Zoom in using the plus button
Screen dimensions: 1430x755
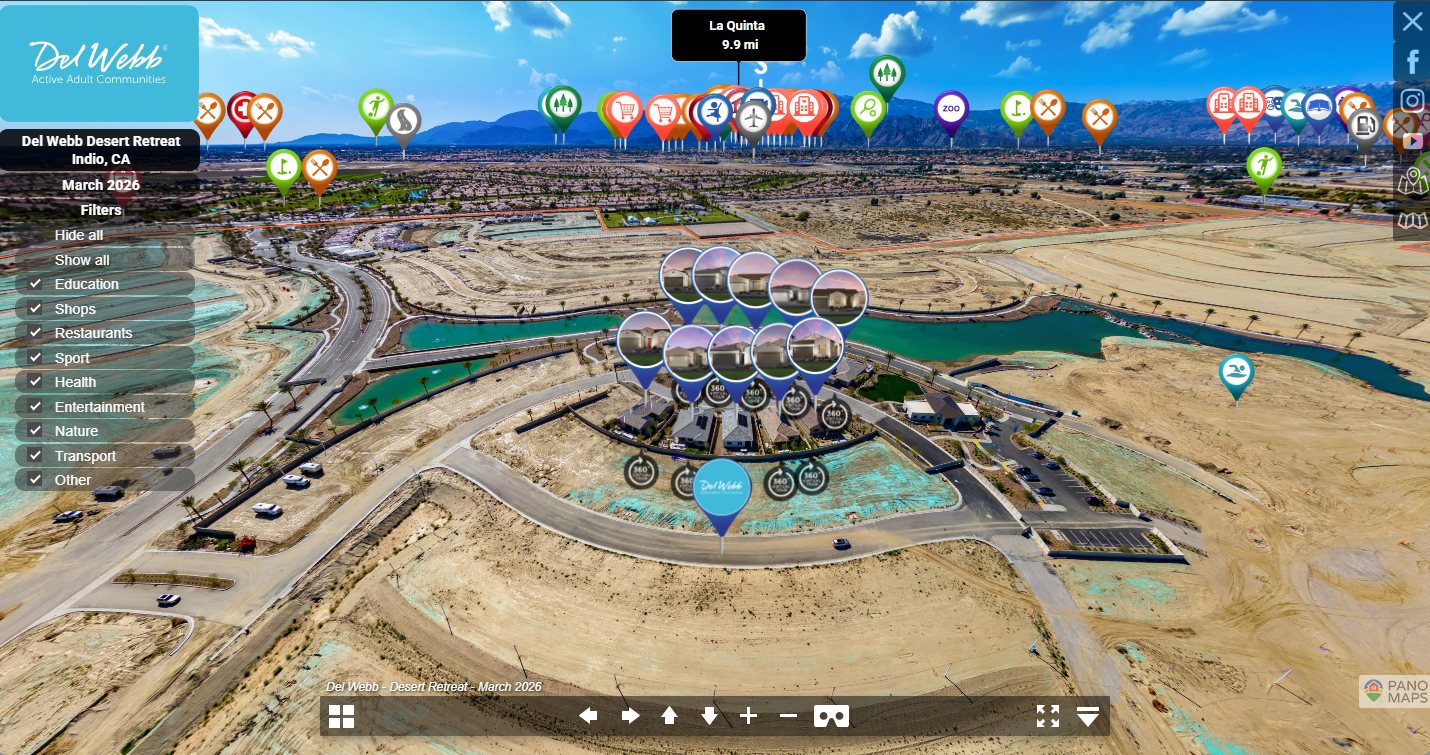(x=749, y=716)
